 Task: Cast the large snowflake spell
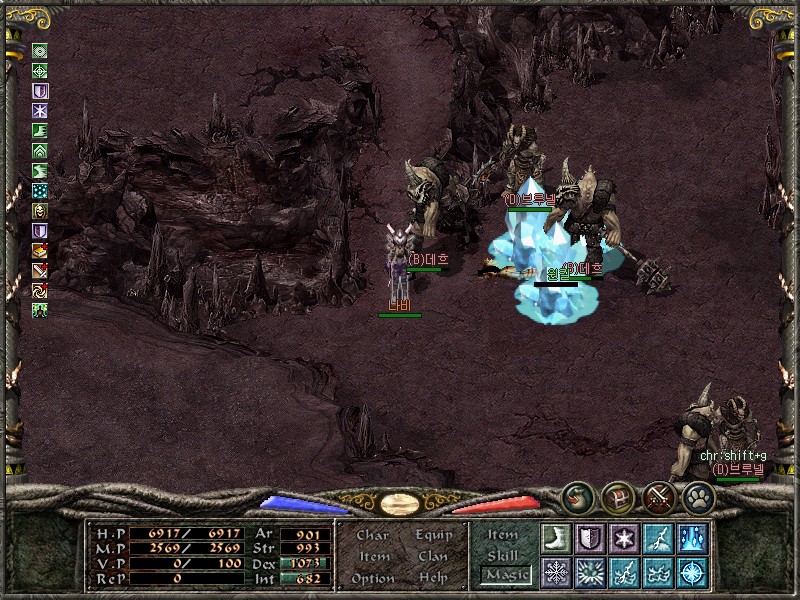click(556, 572)
